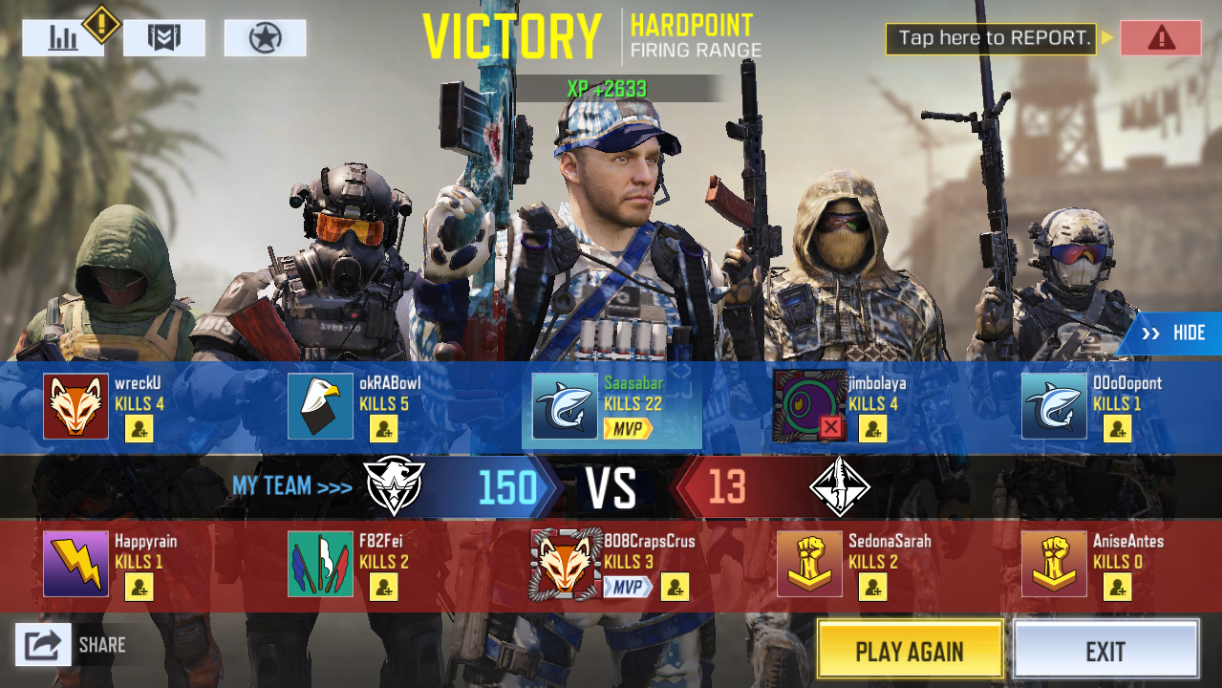Share the match results

click(x=44, y=645)
